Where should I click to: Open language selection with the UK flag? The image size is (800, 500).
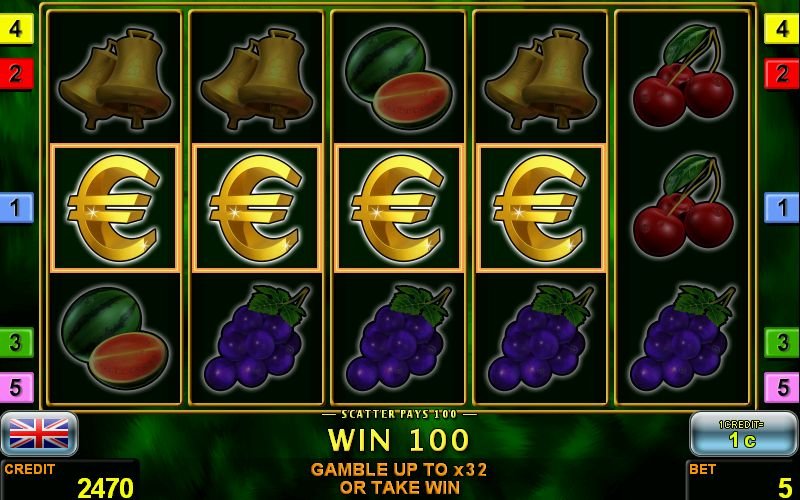click(x=39, y=433)
